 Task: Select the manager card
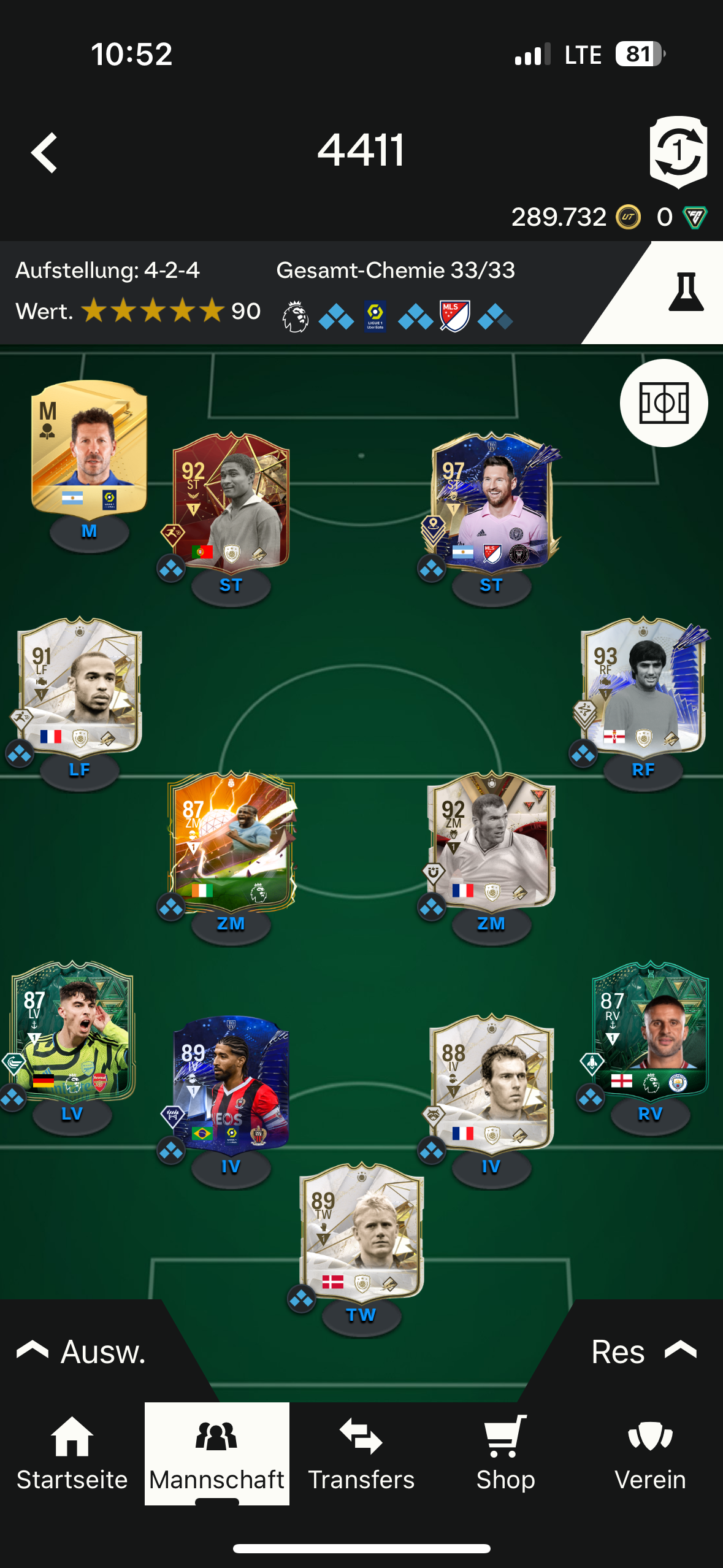click(x=90, y=447)
